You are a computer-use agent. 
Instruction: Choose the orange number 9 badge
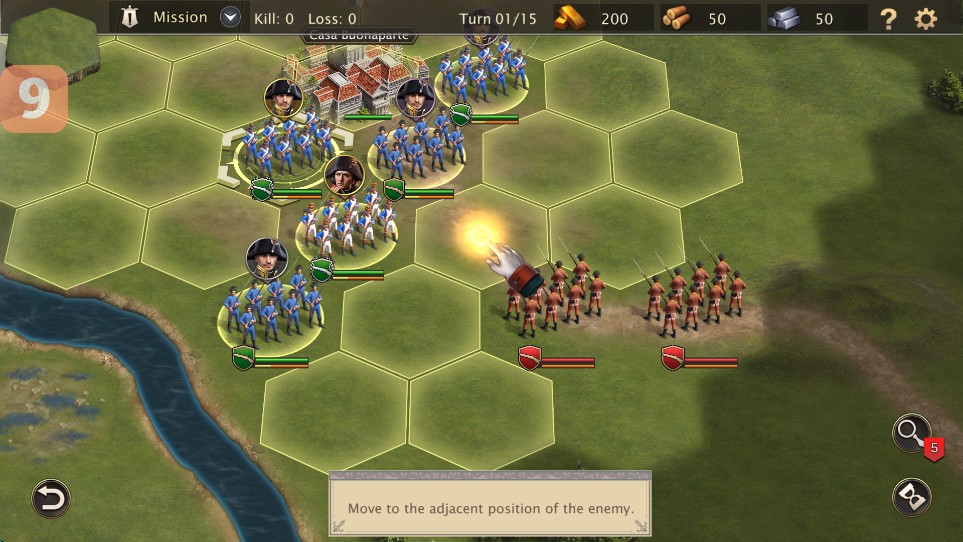point(34,99)
